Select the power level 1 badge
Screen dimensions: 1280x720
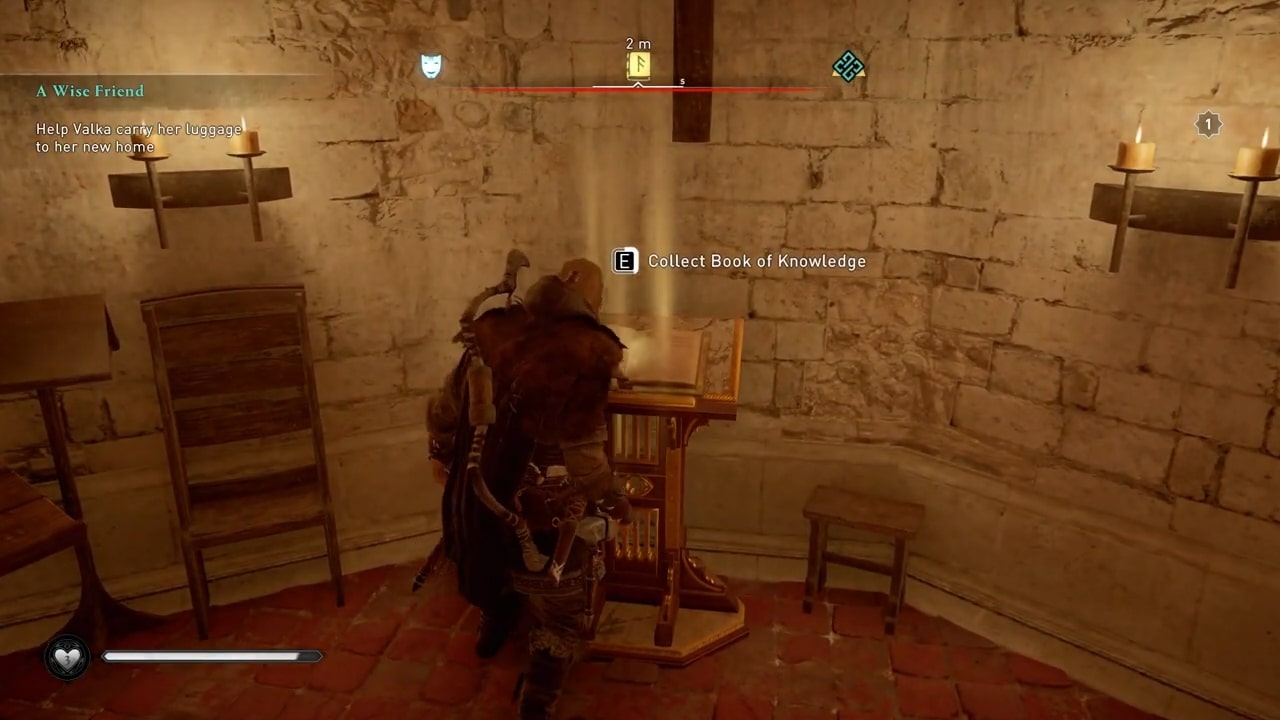point(1208,124)
